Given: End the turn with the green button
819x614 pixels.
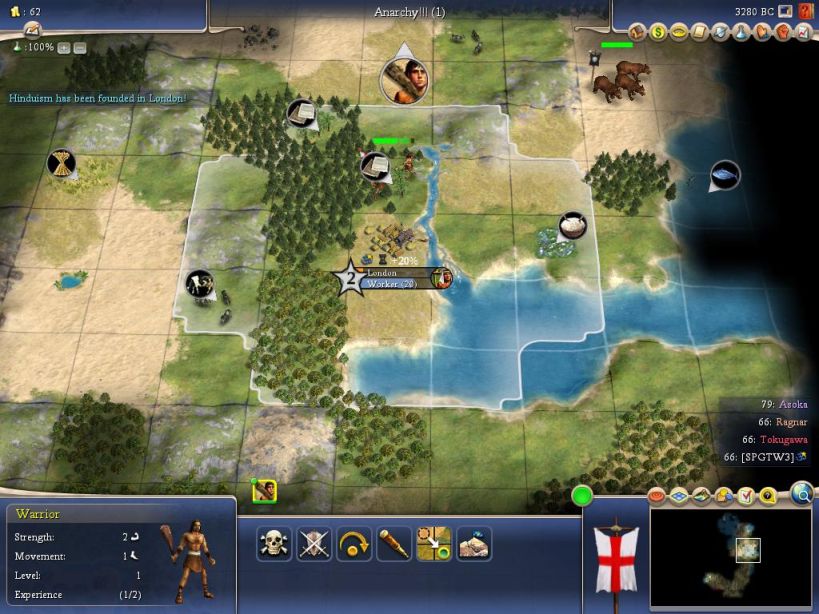Looking at the screenshot, I should tap(582, 495).
